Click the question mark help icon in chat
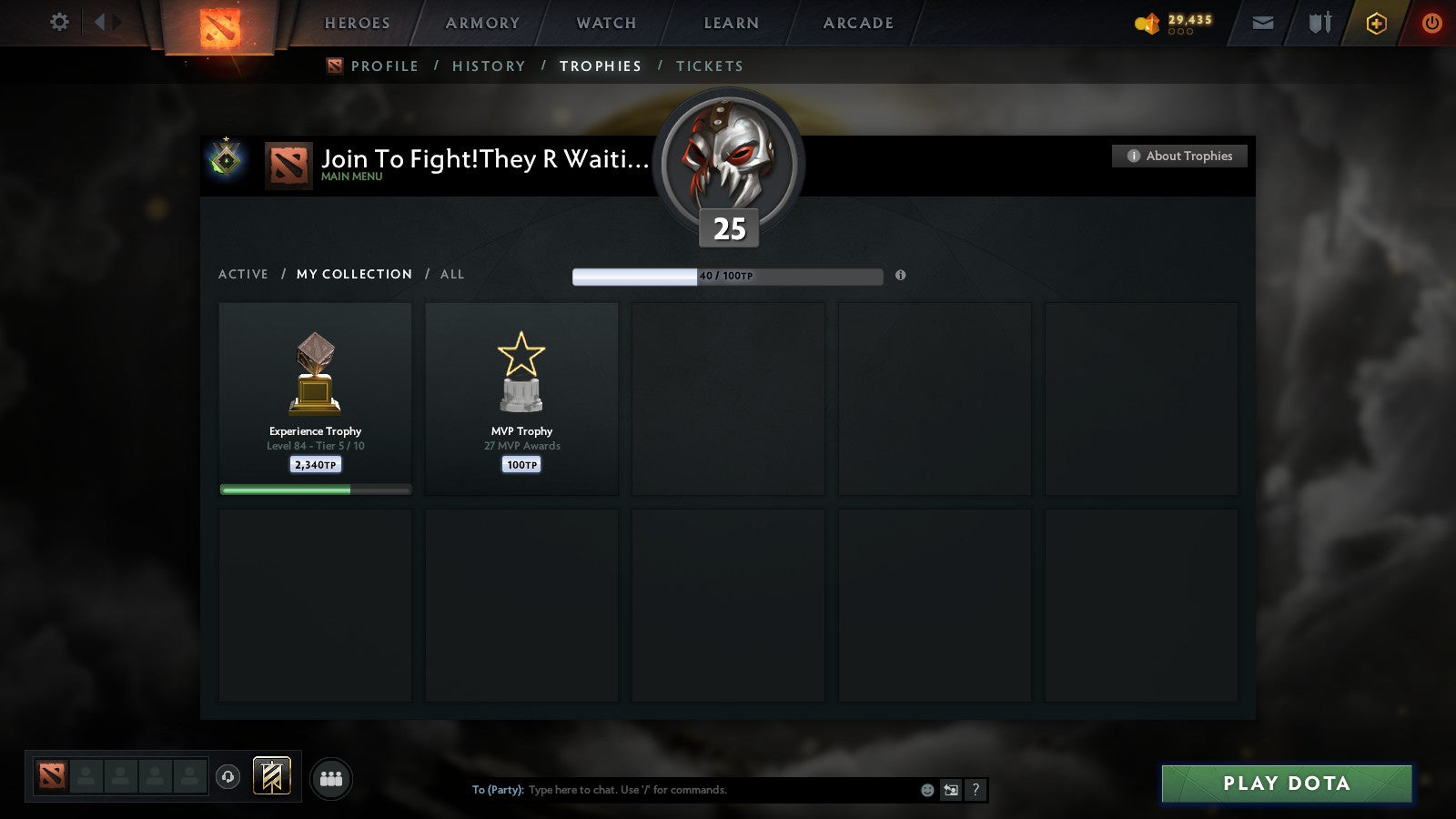Screen dimensions: 1456x819 click(975, 790)
